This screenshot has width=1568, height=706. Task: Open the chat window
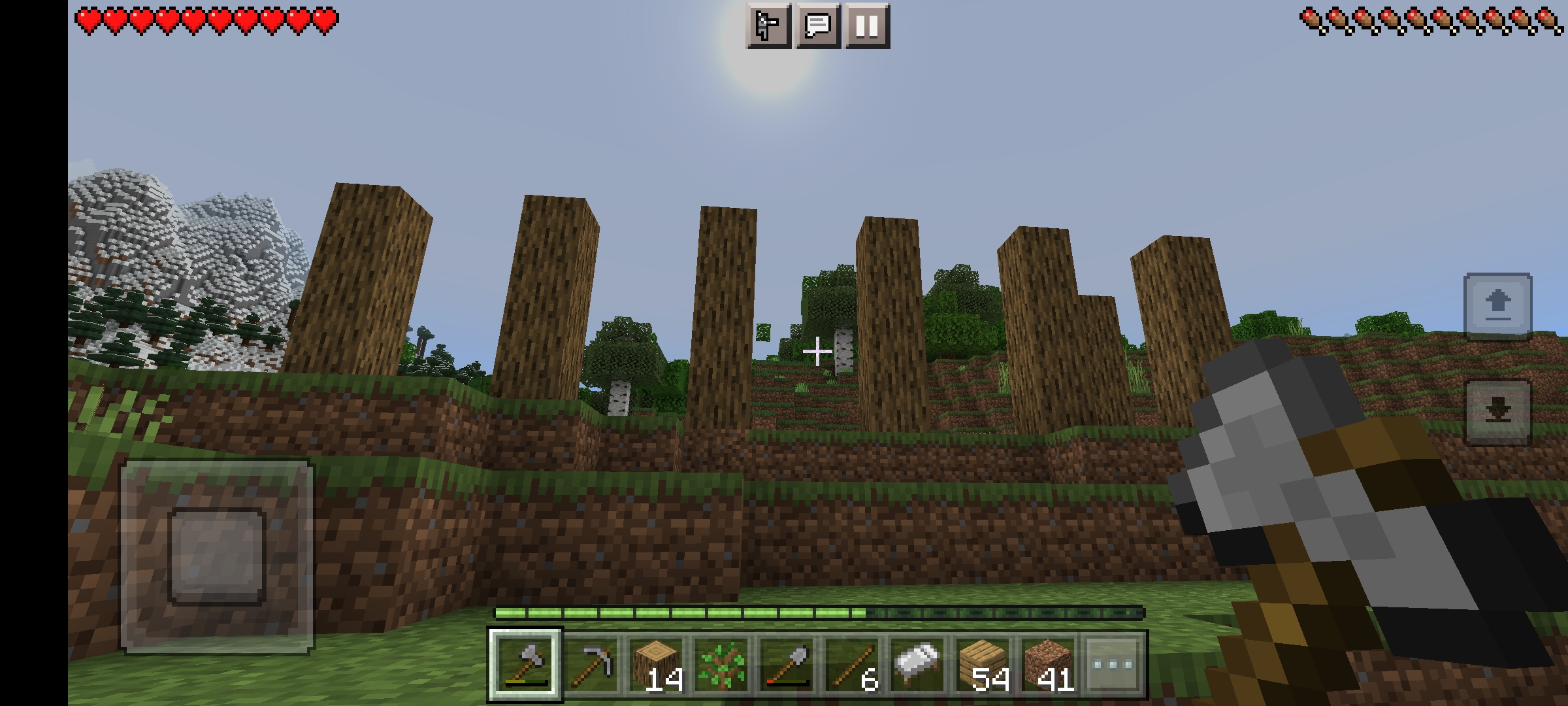819,25
